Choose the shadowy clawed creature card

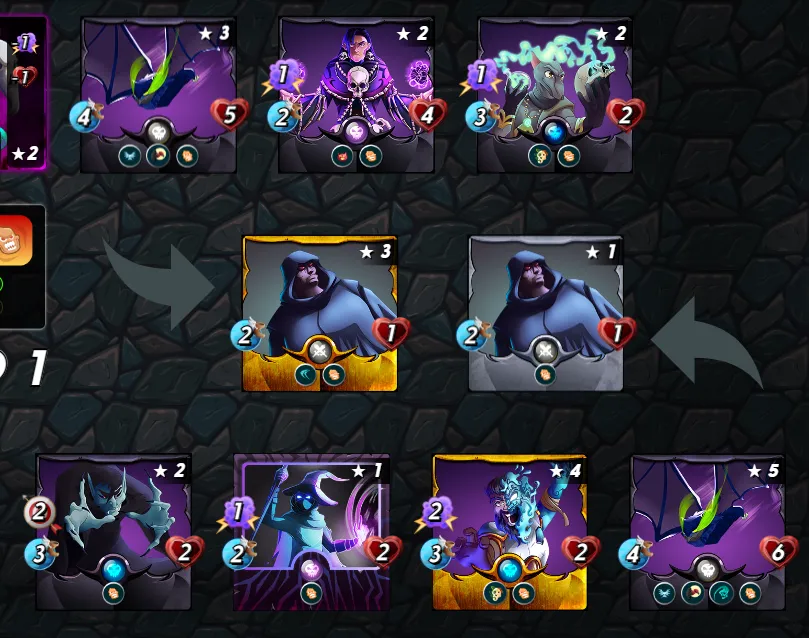[x=113, y=531]
